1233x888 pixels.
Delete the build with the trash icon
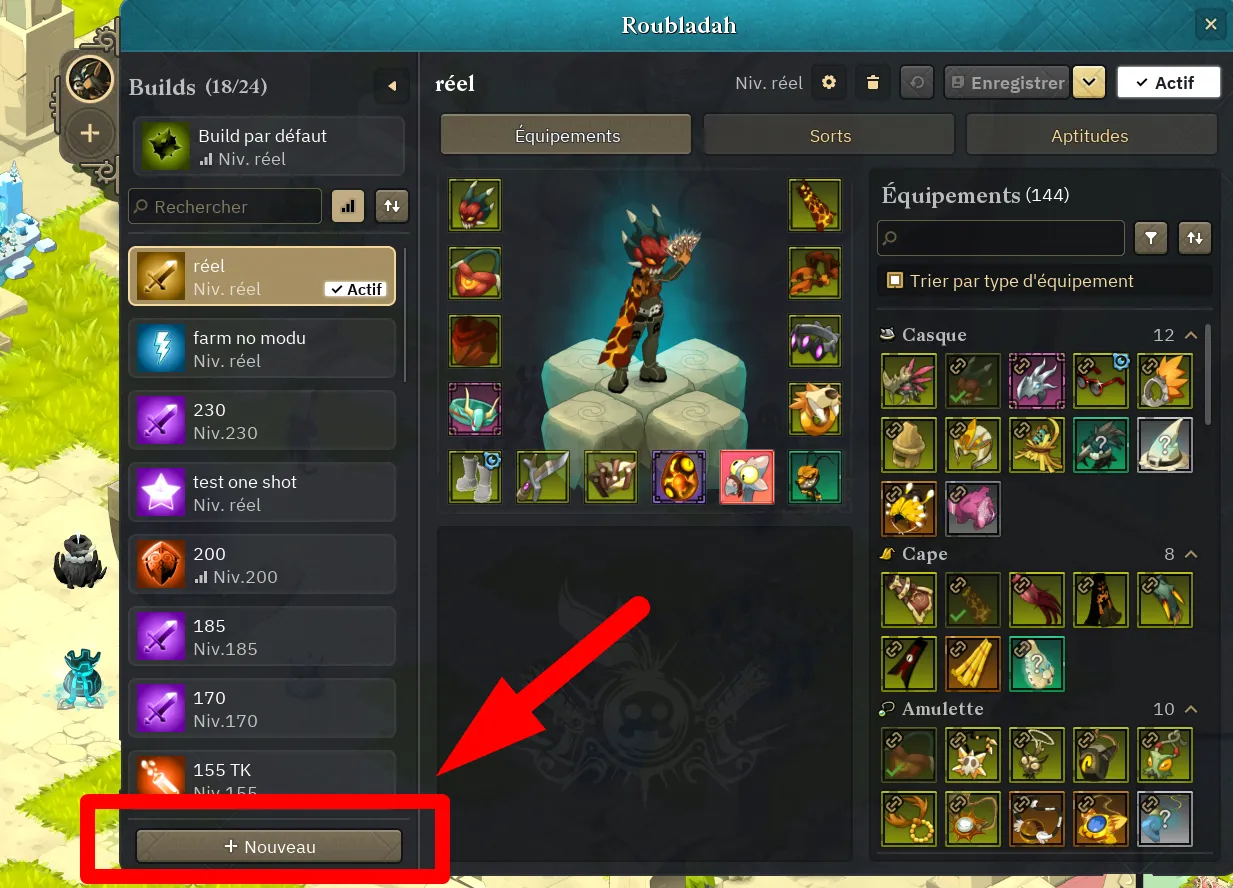tap(873, 83)
